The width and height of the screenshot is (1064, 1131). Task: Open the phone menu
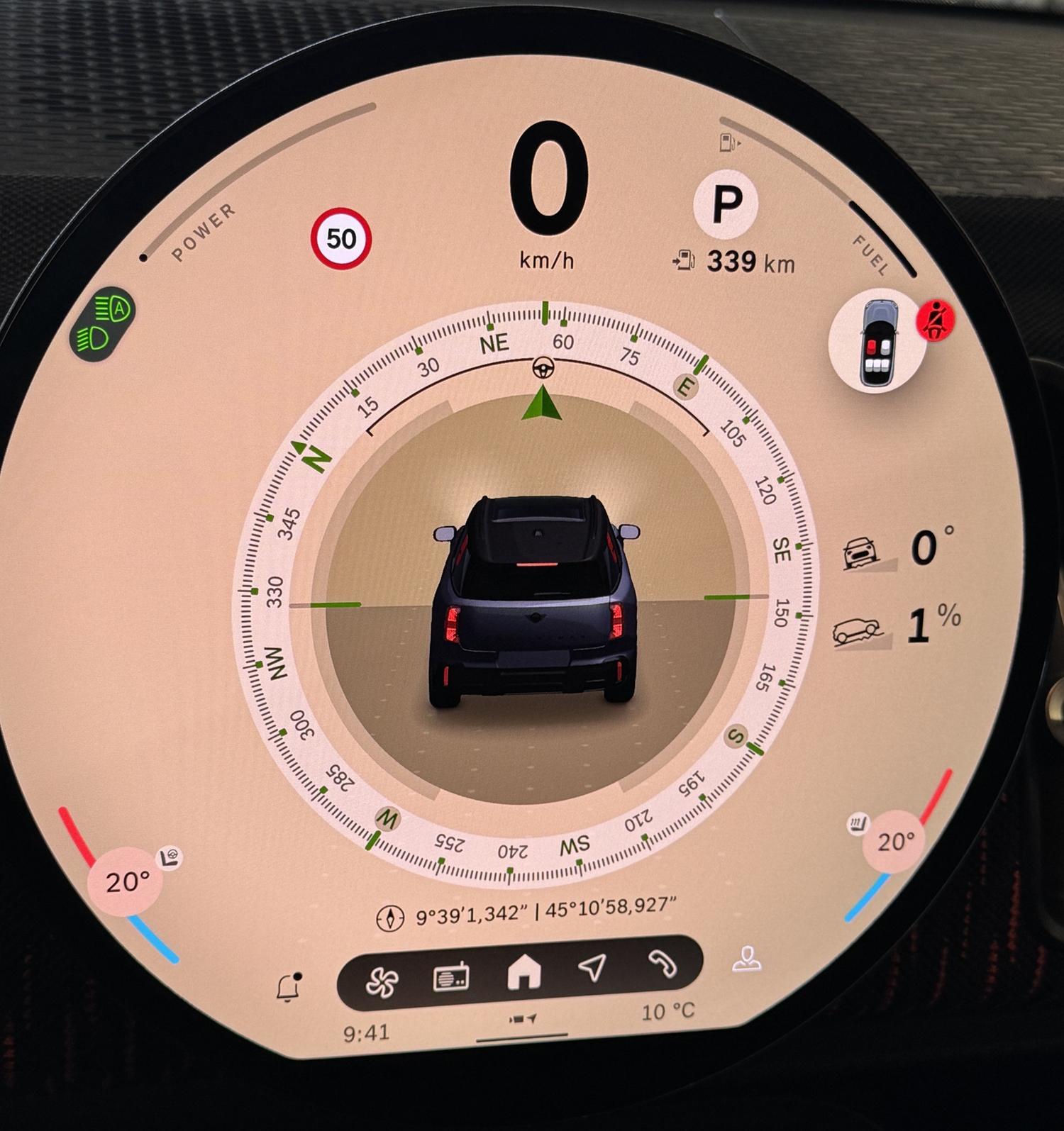point(663,964)
